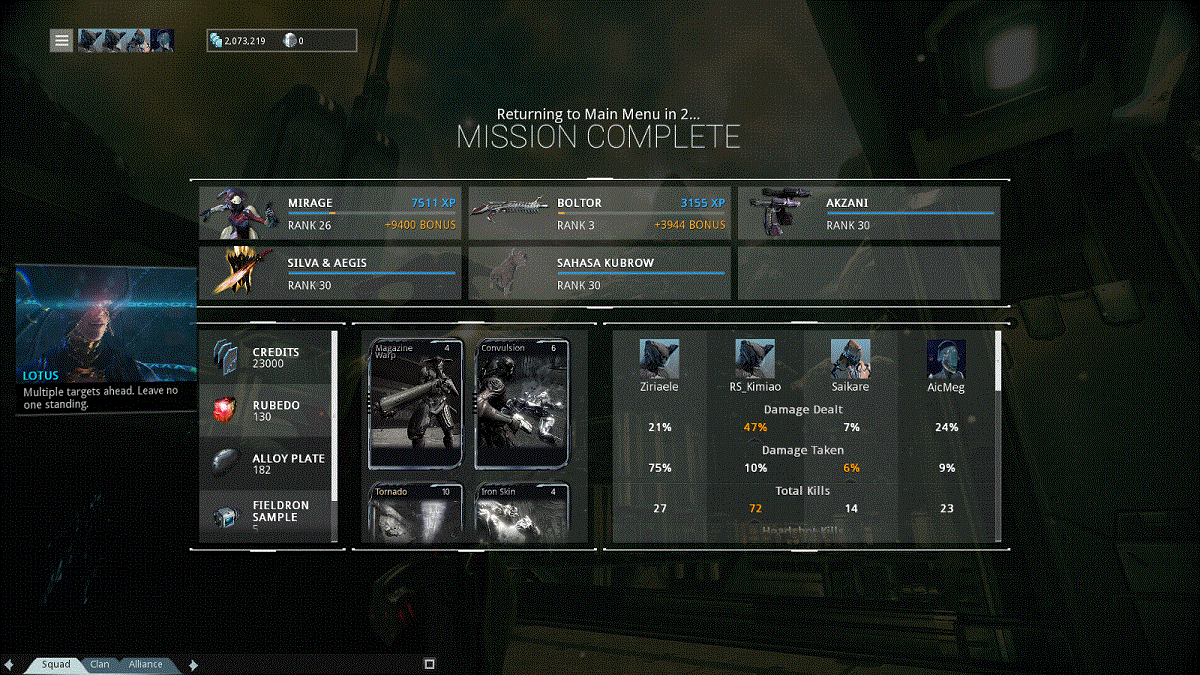The height and width of the screenshot is (675, 1200).
Task: Select the Alloy Plate reward row
Action: [x=266, y=464]
